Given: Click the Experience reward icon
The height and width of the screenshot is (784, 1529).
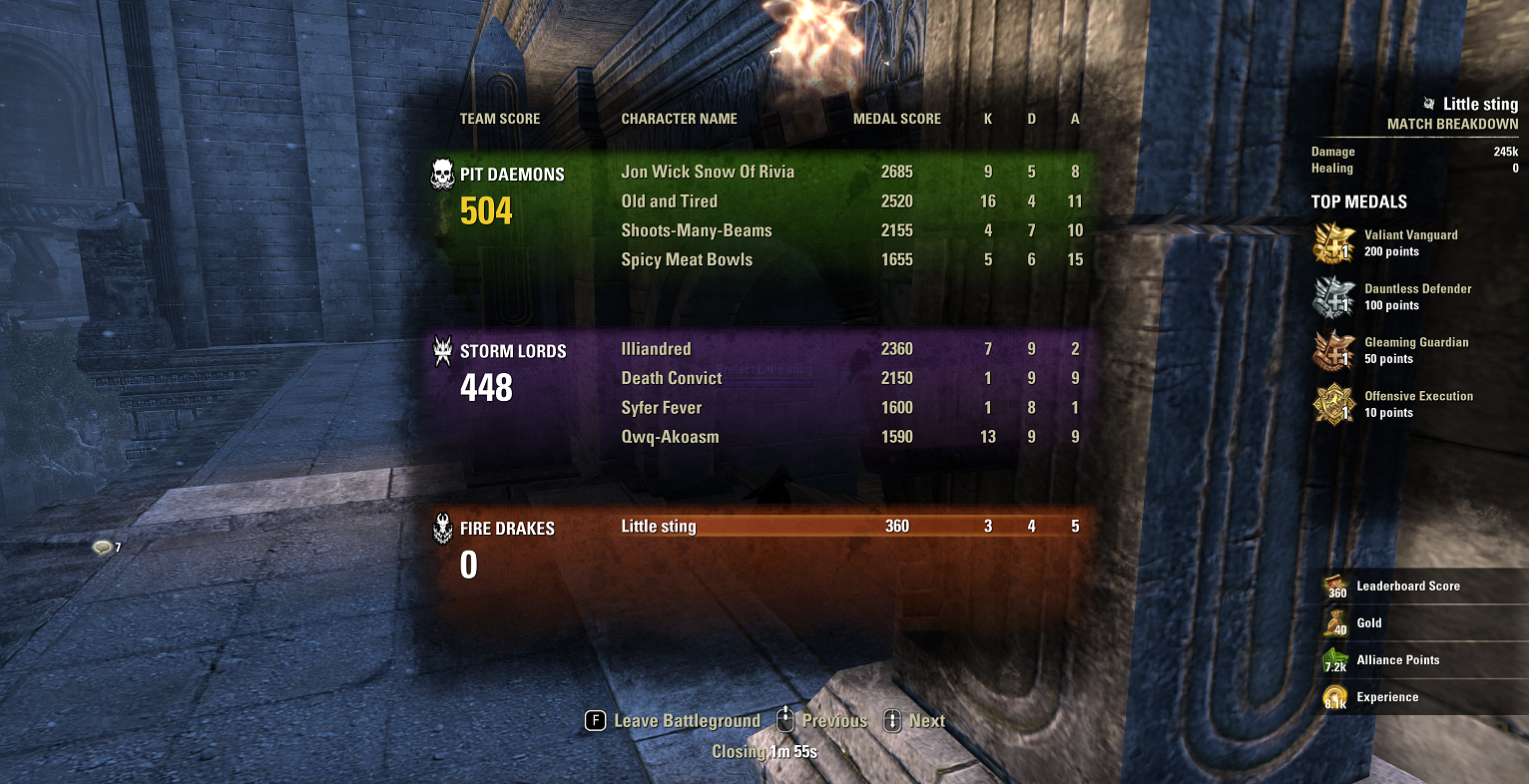Looking at the screenshot, I should (x=1334, y=696).
